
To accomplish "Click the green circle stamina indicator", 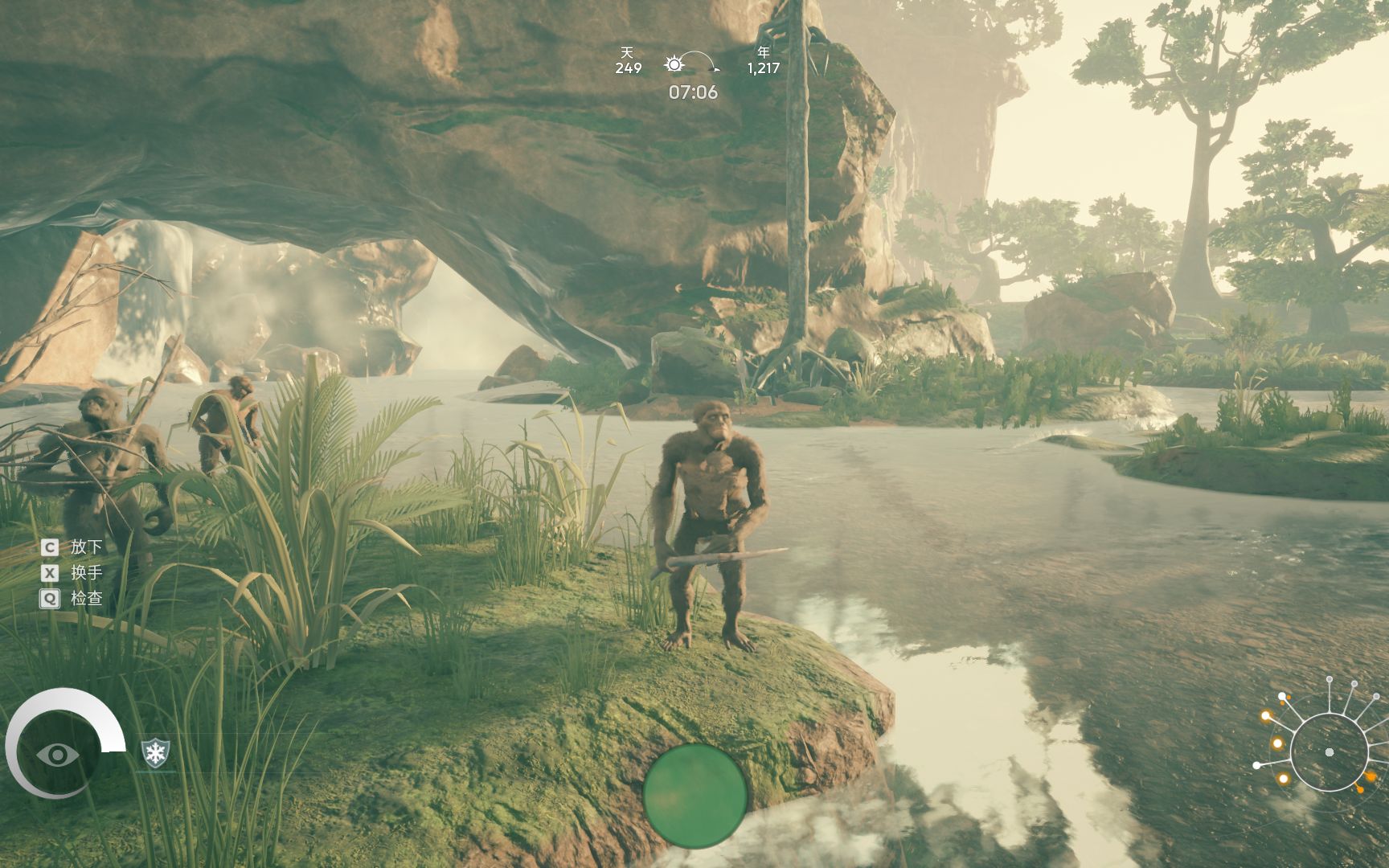I will (x=694, y=796).
